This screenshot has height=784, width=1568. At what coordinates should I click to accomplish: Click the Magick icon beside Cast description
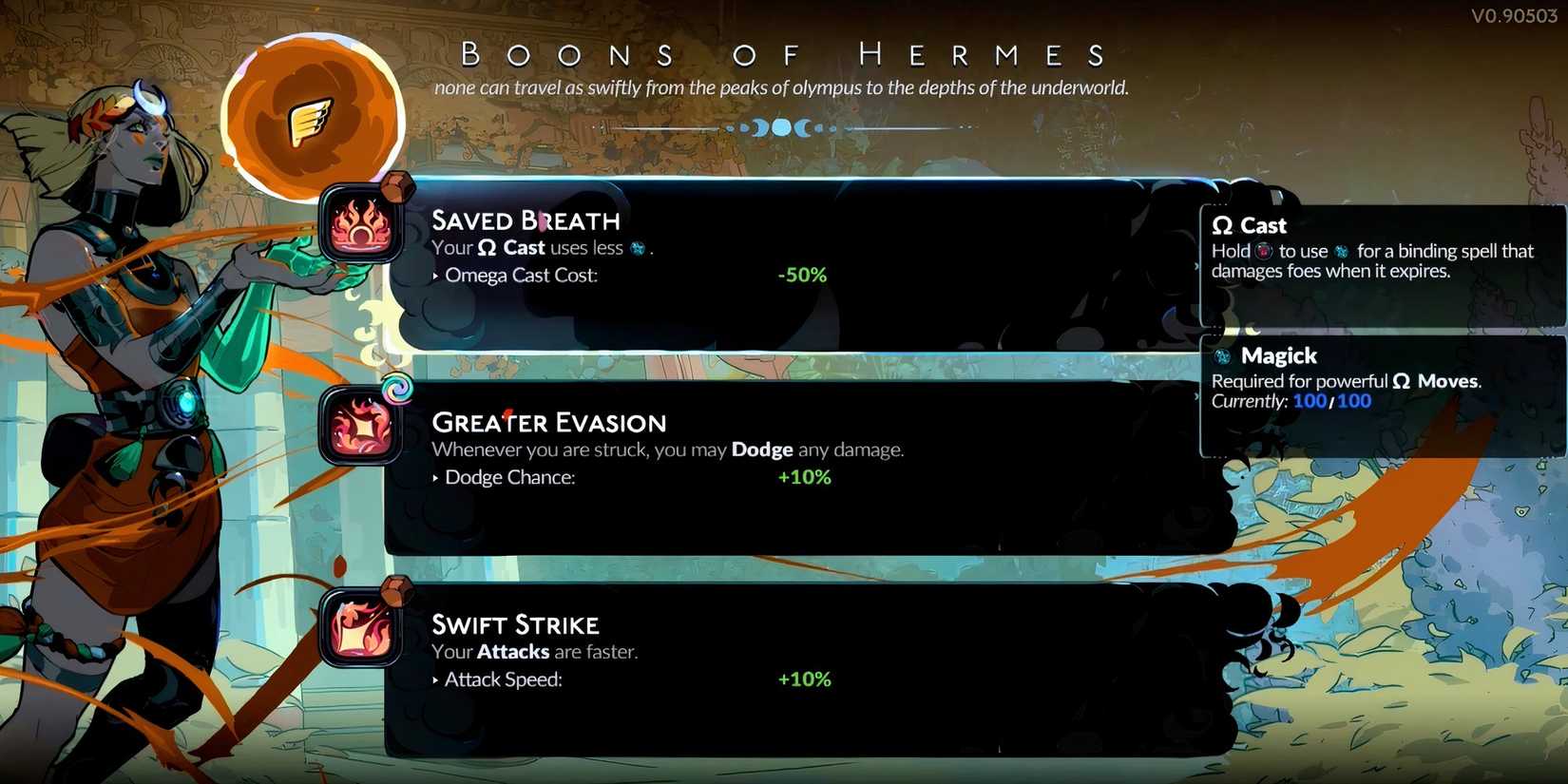click(1341, 251)
